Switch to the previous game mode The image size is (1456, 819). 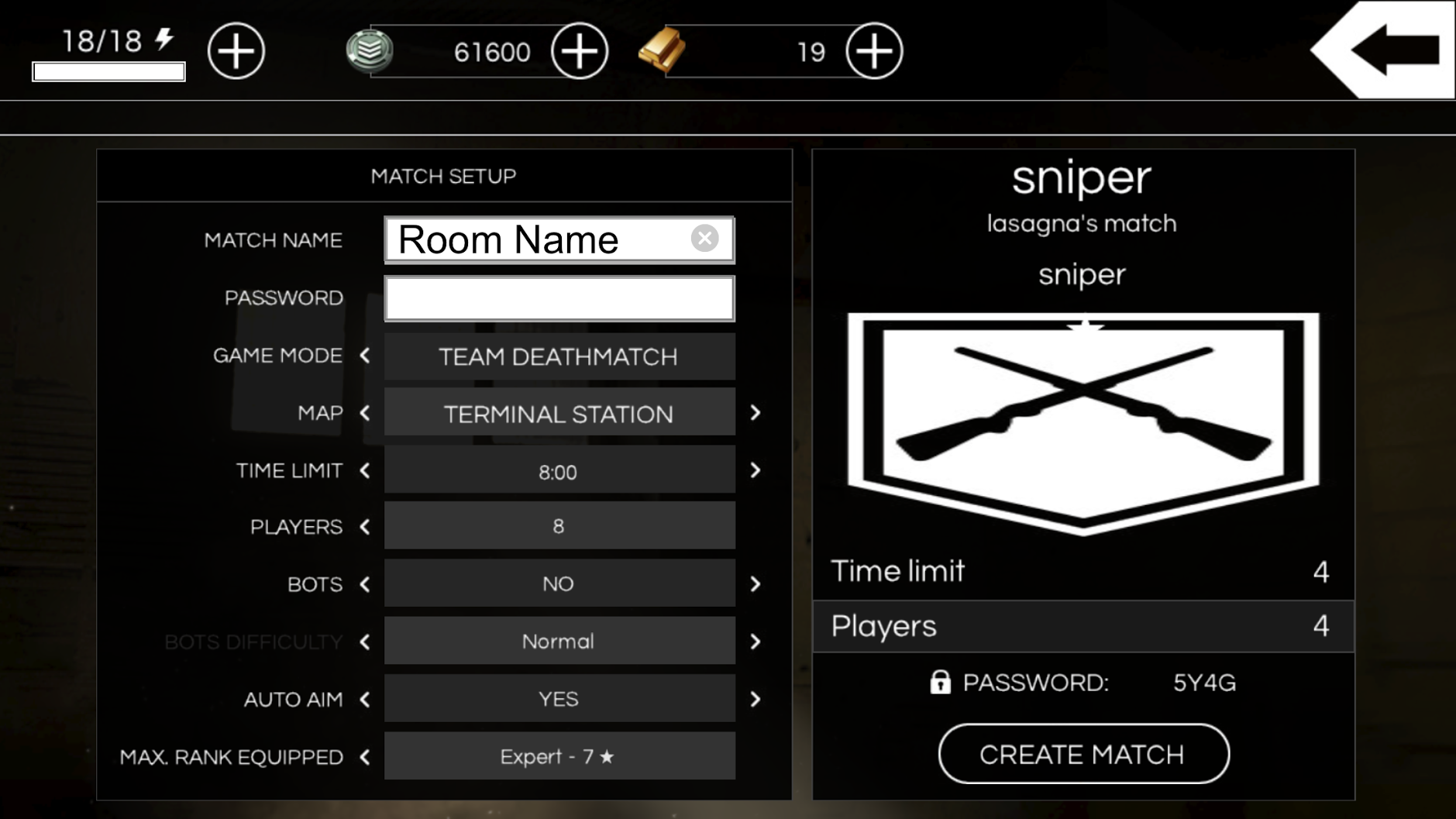tap(365, 356)
